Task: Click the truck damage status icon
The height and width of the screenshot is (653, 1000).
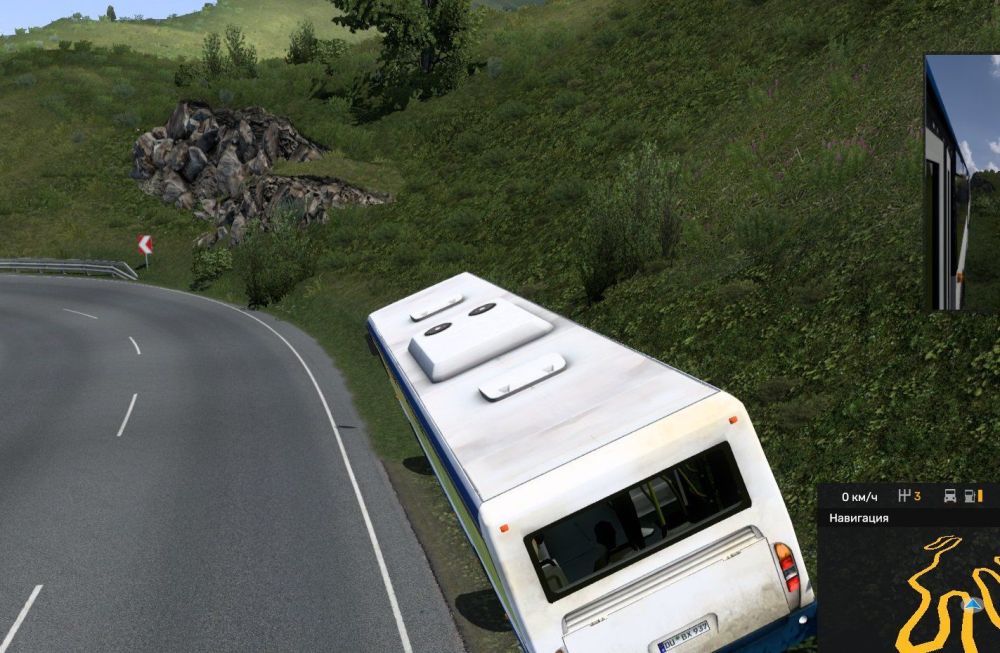Action: [x=950, y=496]
